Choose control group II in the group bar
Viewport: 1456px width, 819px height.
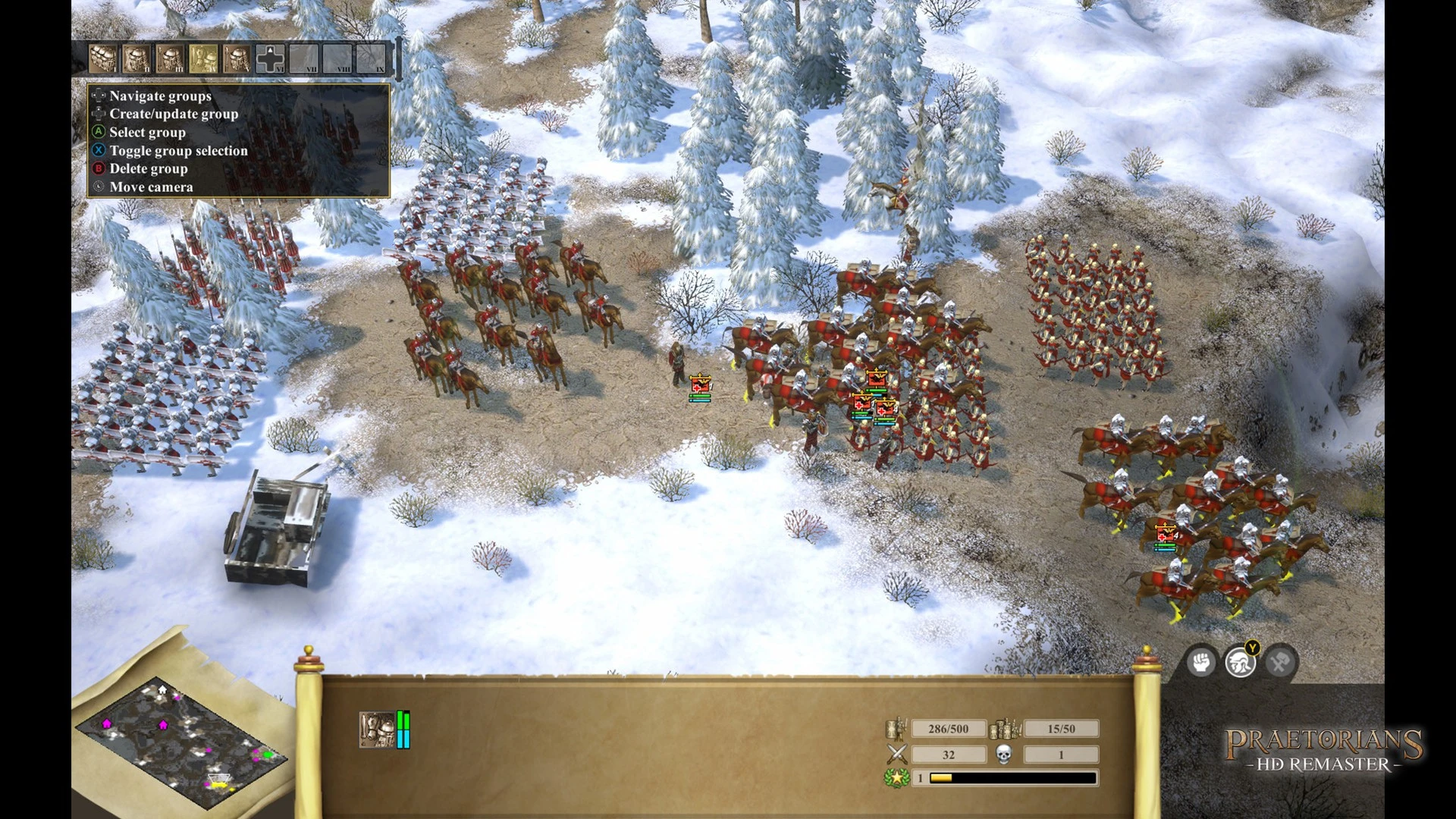(136, 58)
